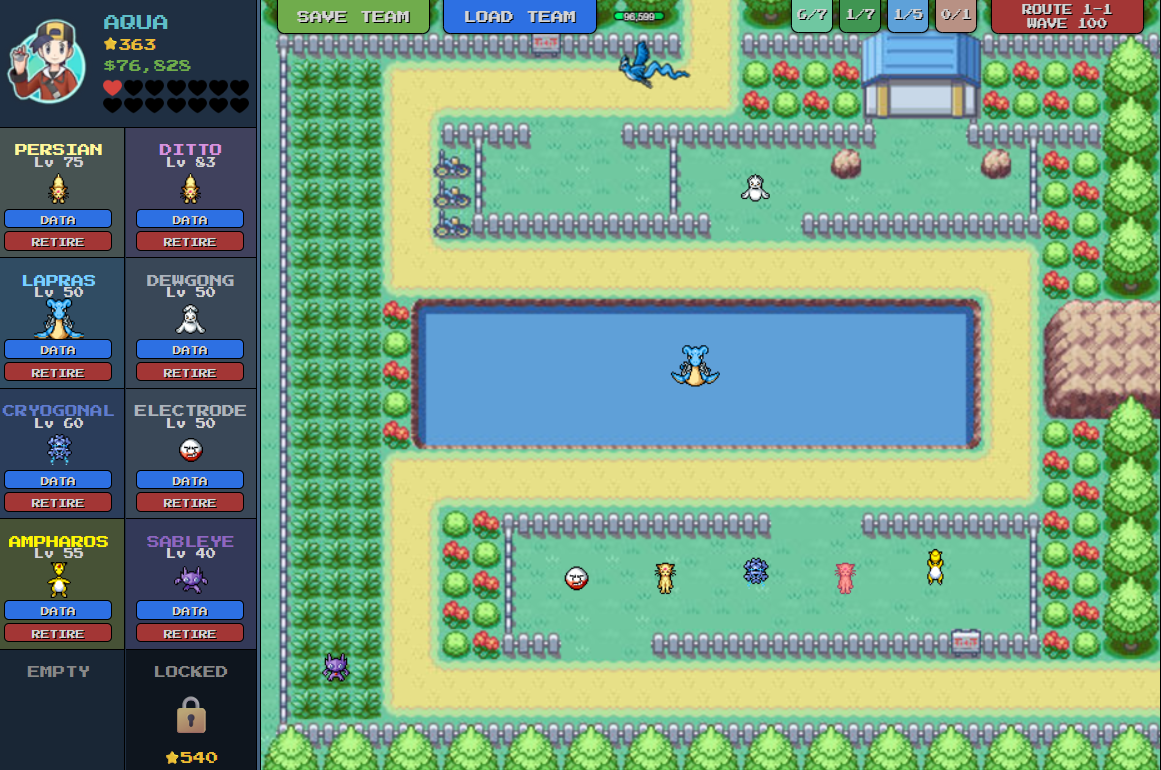Retire Electrode from the team
Viewport: 1161px width, 770px height.
coord(190,502)
